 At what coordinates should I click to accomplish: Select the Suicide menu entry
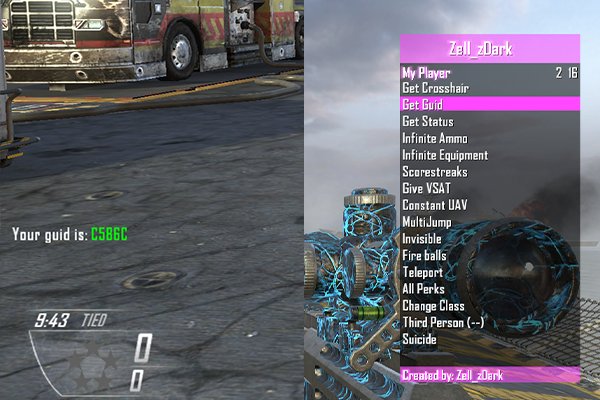tap(420, 339)
